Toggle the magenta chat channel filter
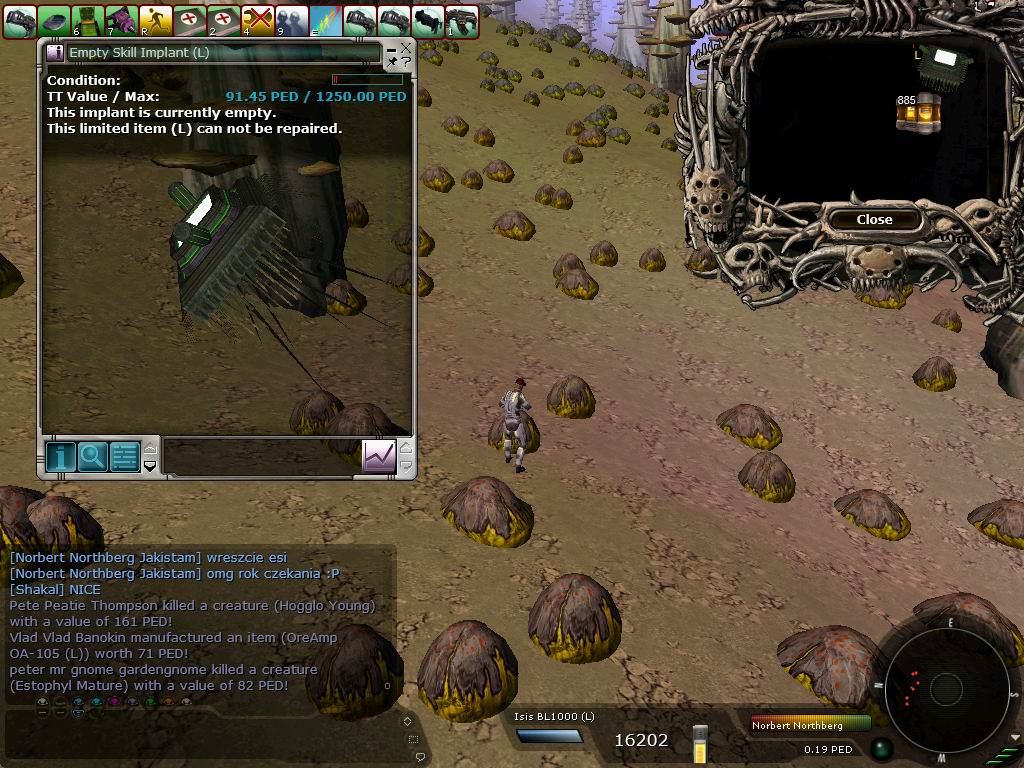 (114, 702)
